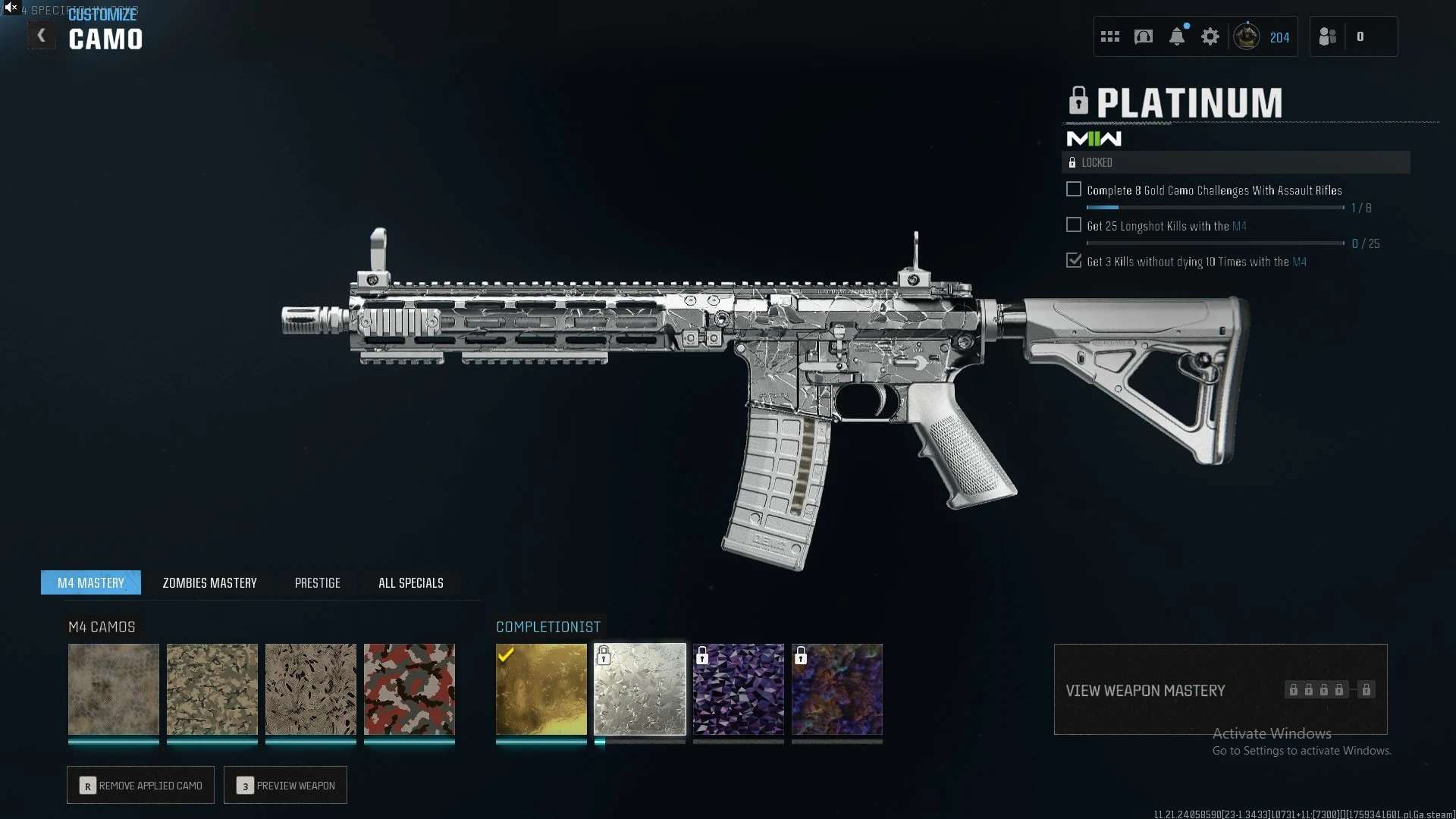Switch to the M4 Mastery tab
The height and width of the screenshot is (819, 1456).
click(91, 582)
